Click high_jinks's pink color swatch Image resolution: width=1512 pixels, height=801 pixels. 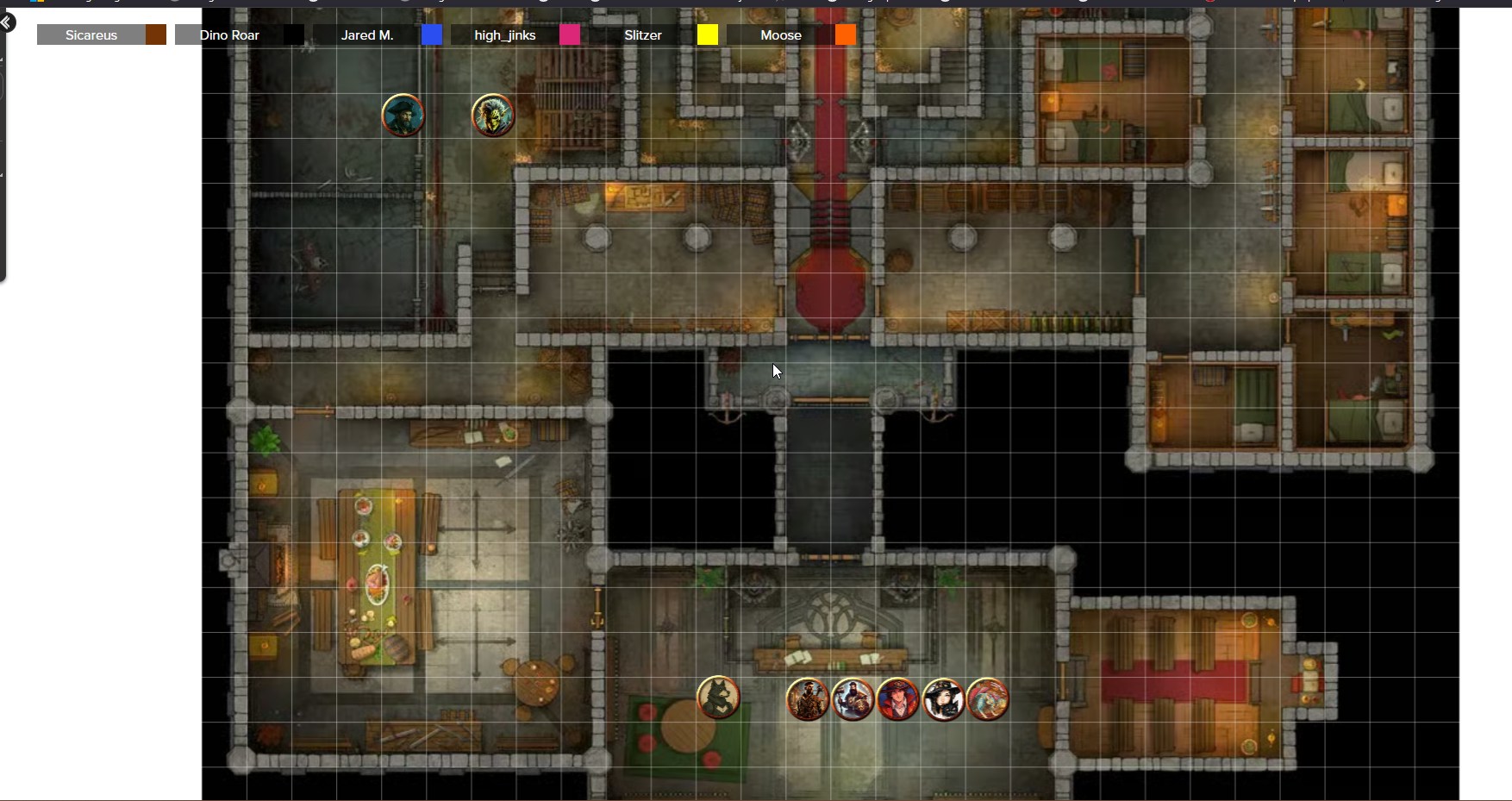[x=570, y=34]
